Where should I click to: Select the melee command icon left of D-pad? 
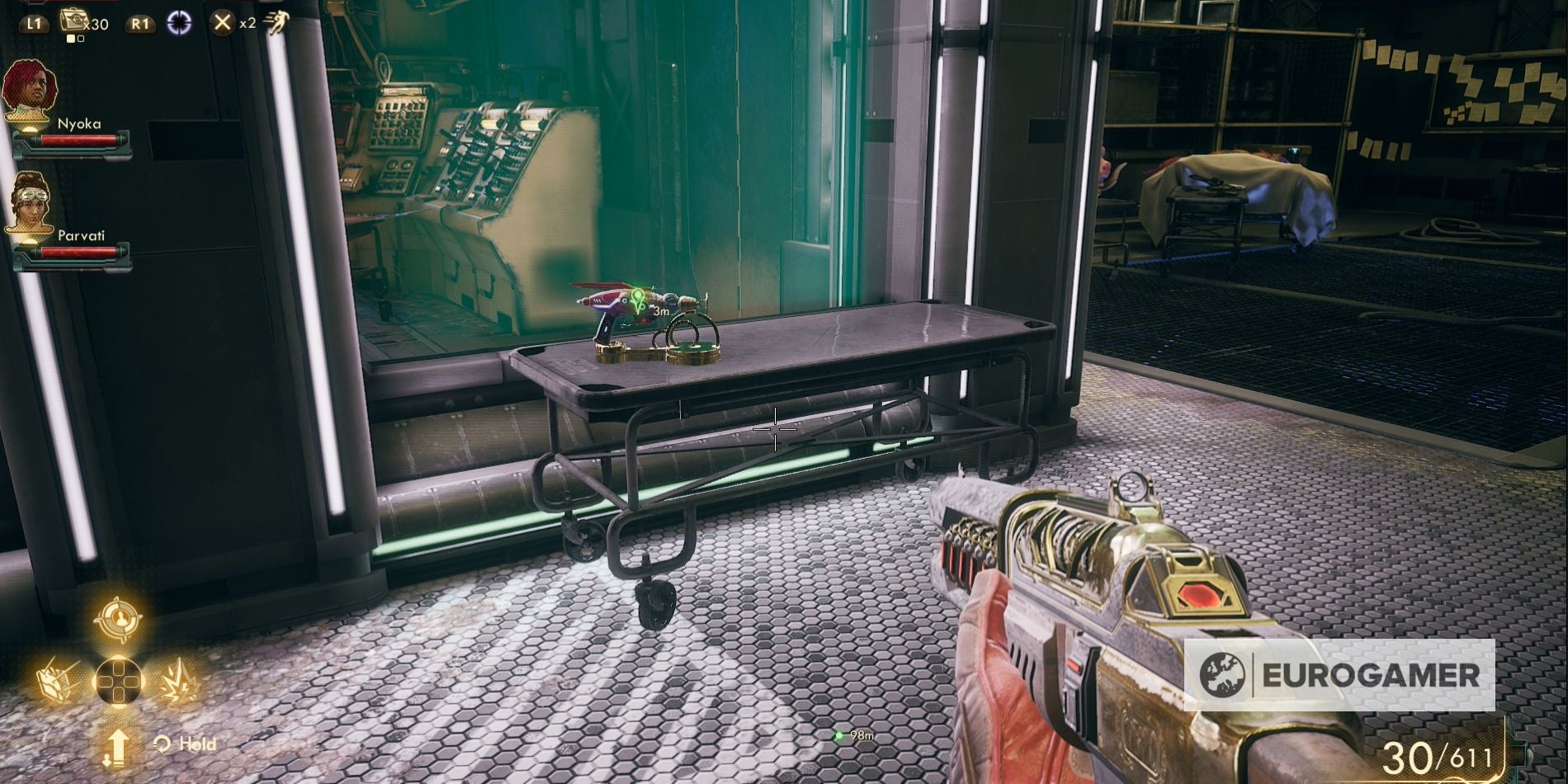click(x=56, y=681)
